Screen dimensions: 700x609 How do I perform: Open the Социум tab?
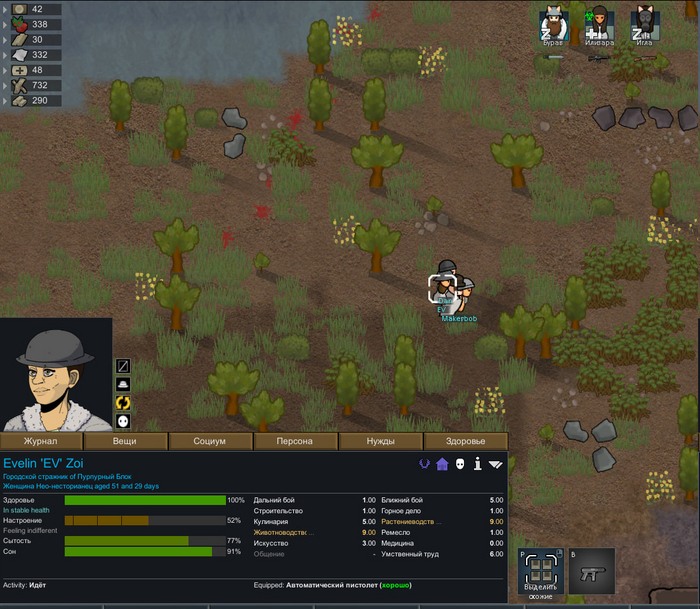click(210, 441)
